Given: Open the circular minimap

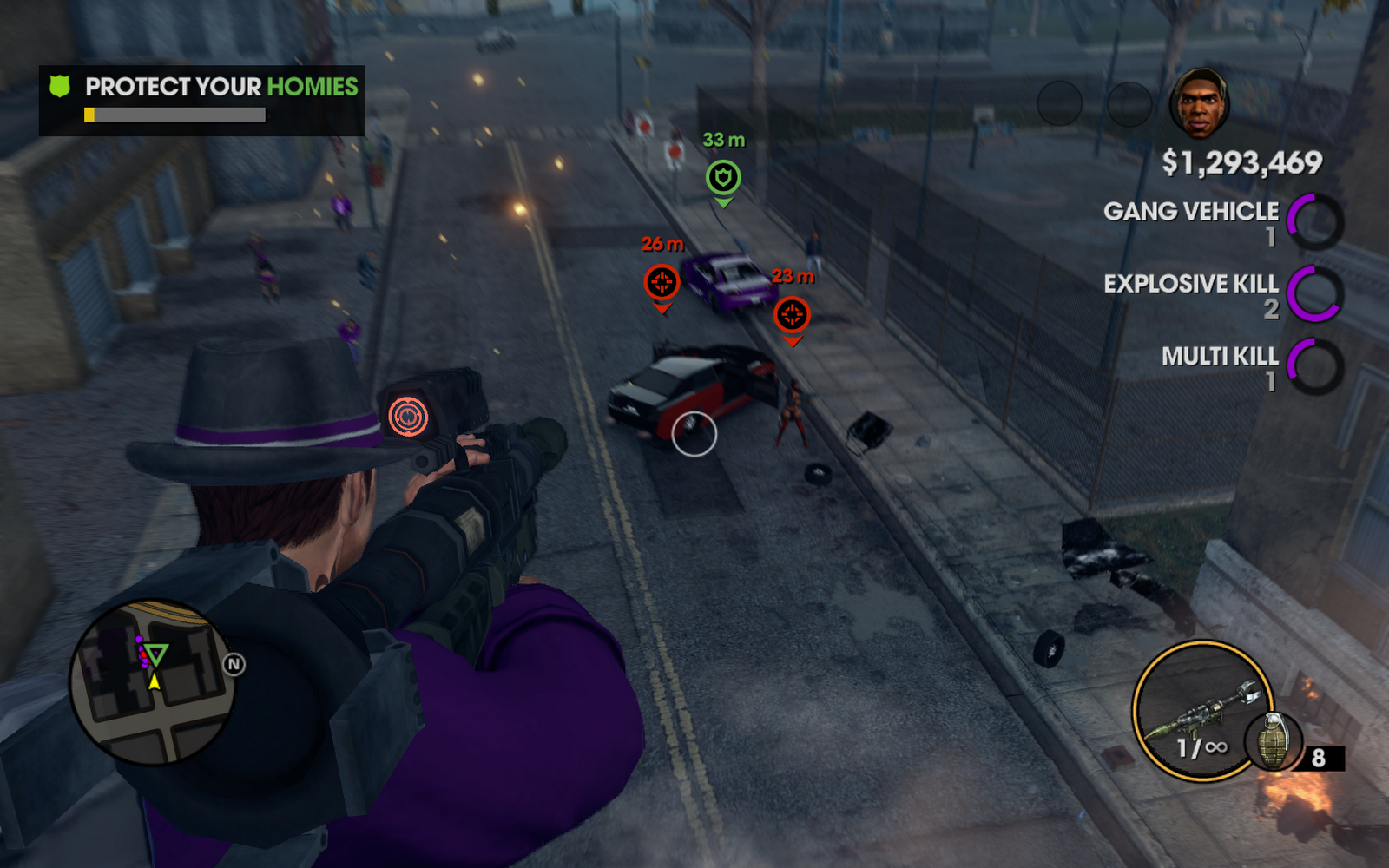Looking at the screenshot, I should pyautogui.click(x=153, y=682).
